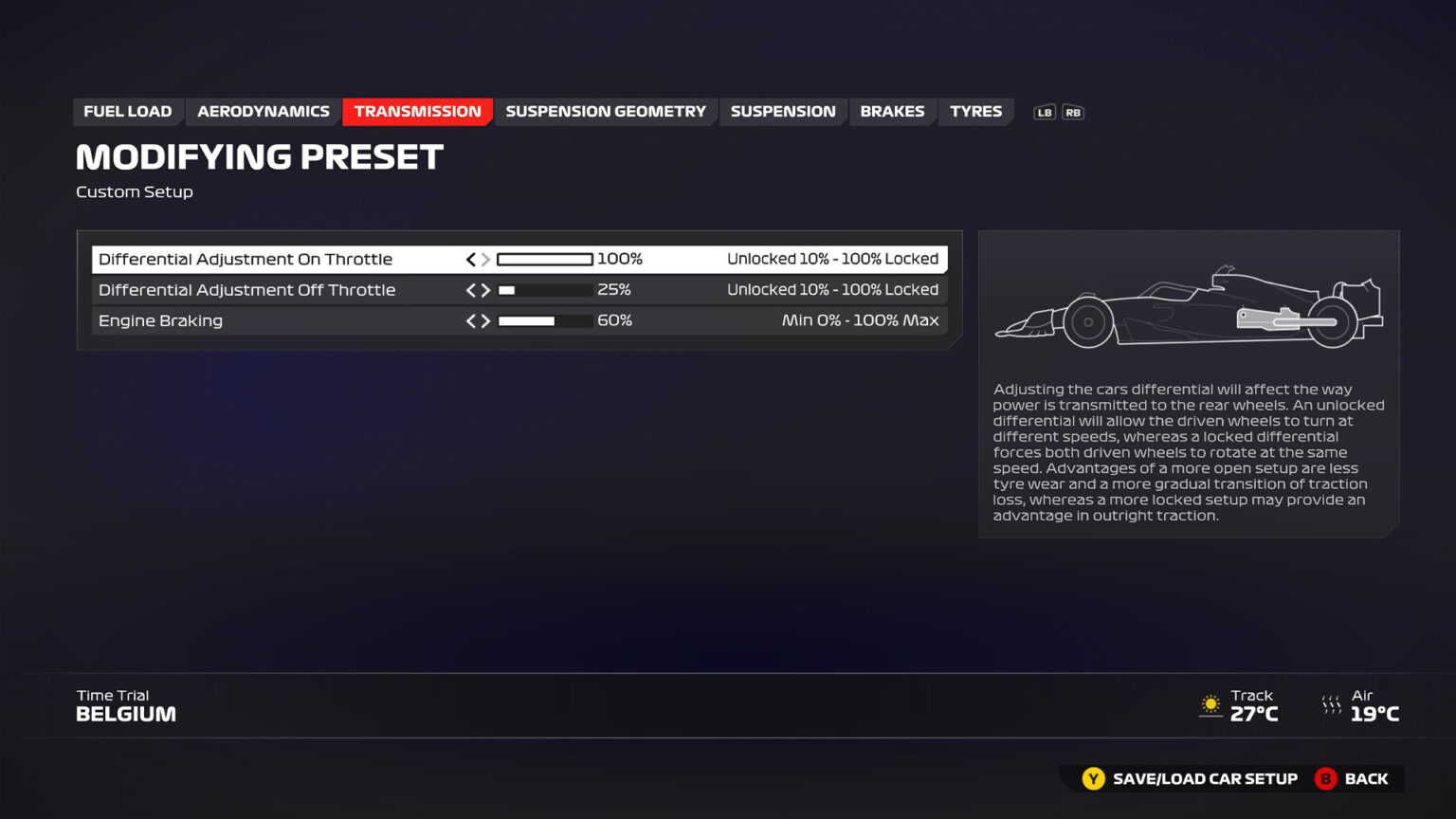
Task: Decrease Differential Adjustment On Throttle with left arrow
Action: point(470,259)
